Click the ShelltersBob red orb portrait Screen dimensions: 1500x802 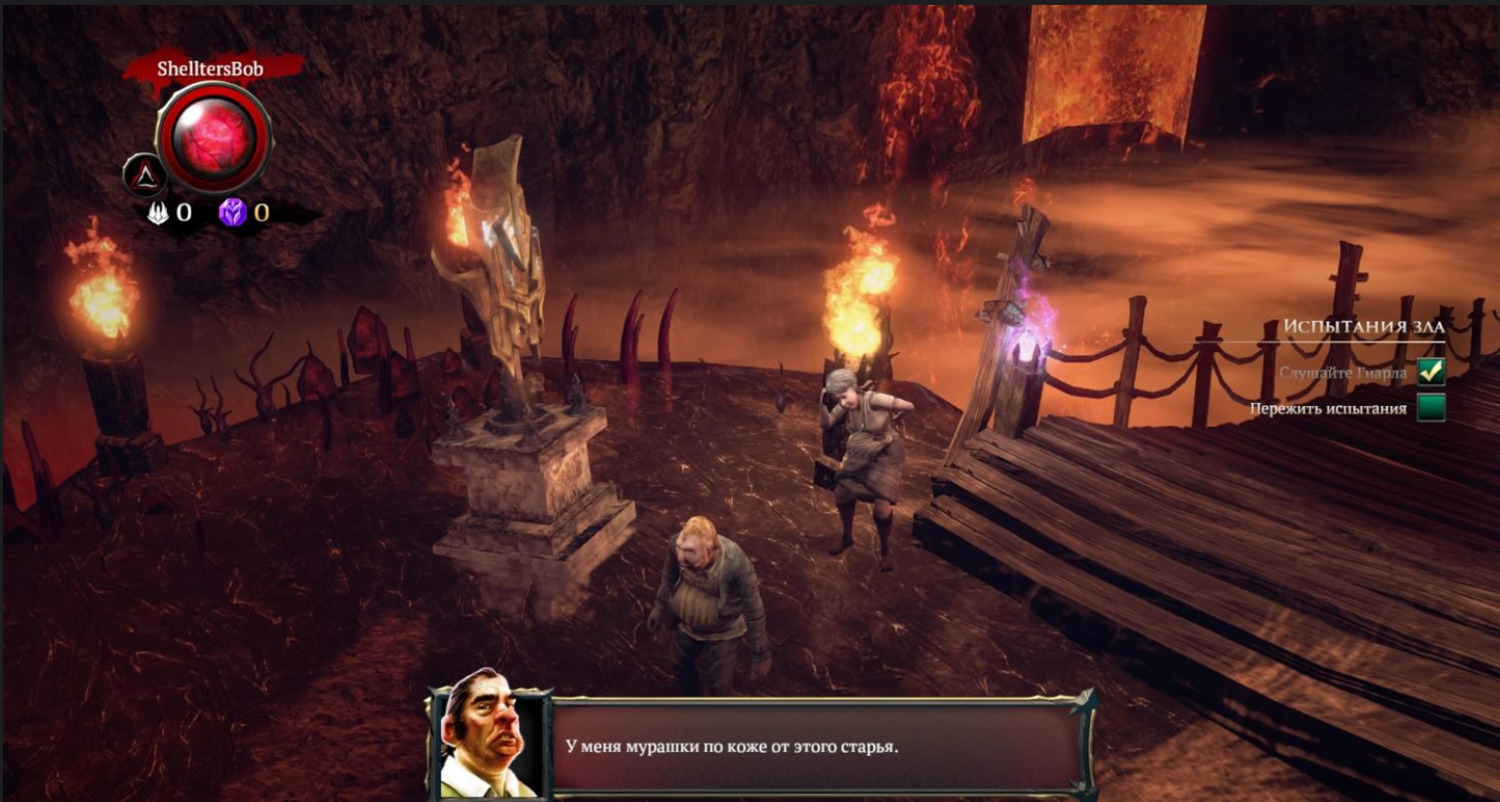point(214,138)
